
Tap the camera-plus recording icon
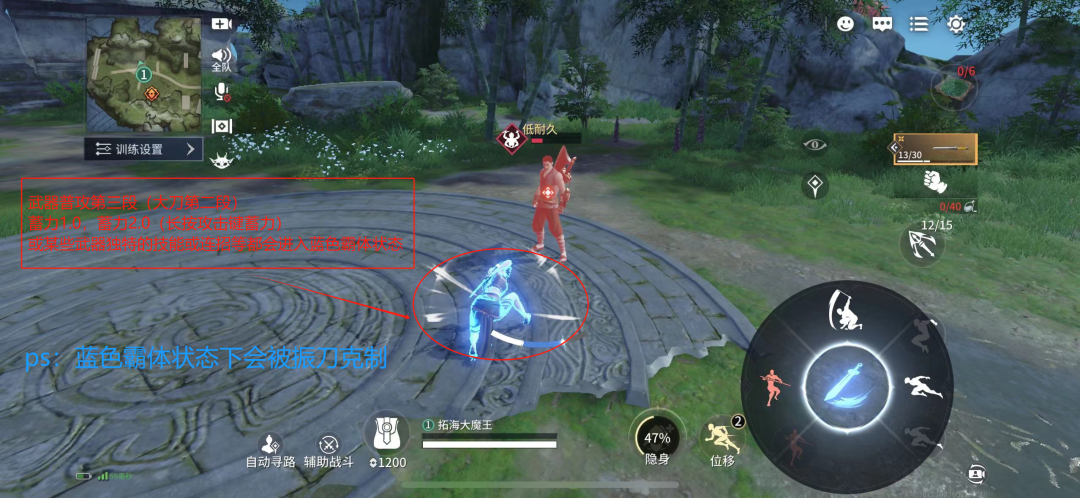coord(221,24)
